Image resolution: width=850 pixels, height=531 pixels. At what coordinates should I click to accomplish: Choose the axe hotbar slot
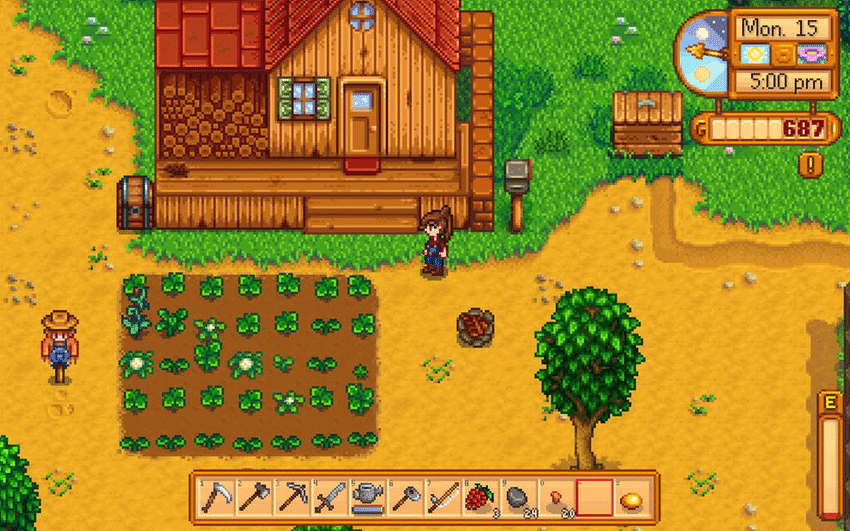point(252,495)
